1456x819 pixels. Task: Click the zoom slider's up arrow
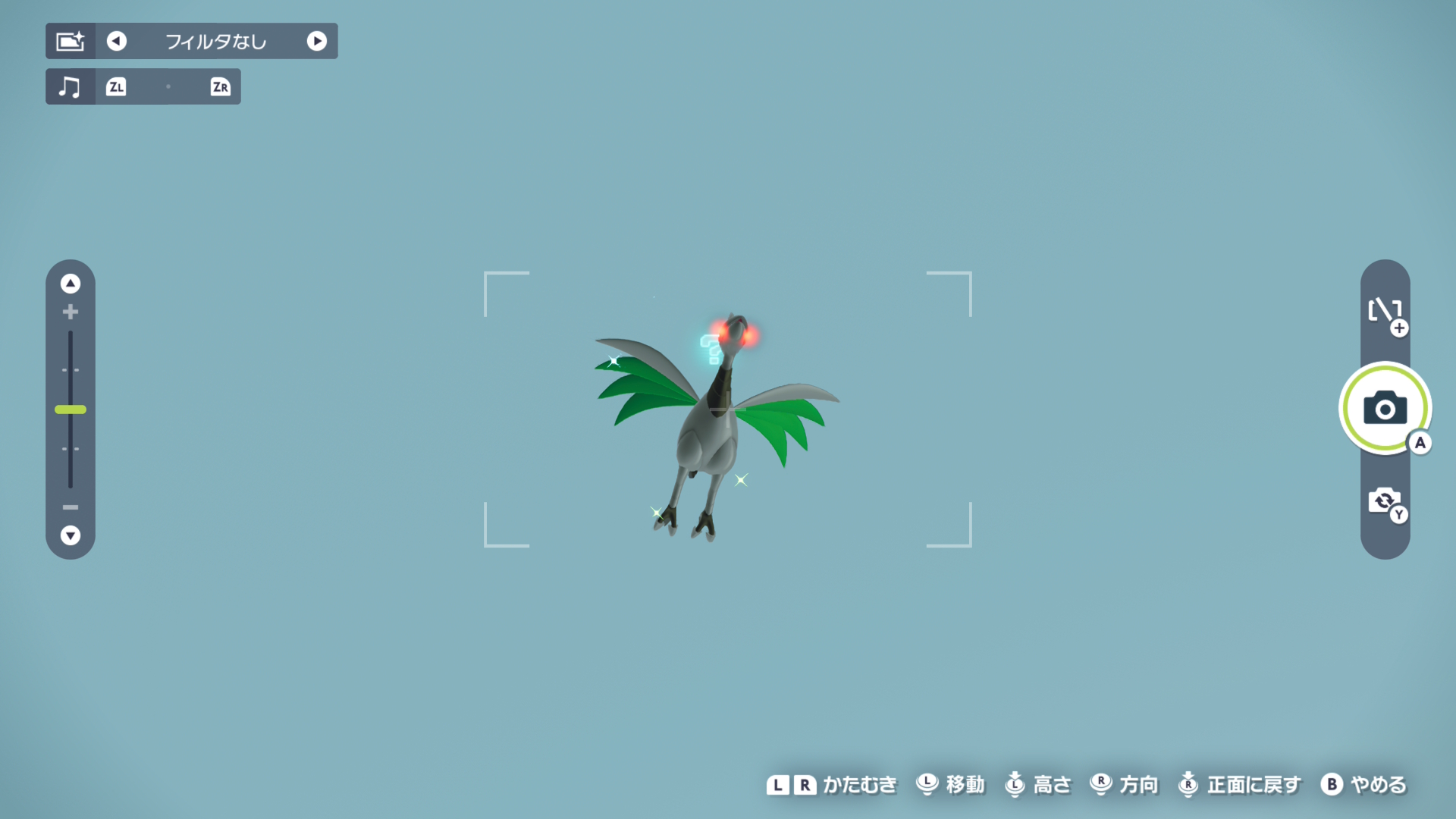click(71, 284)
